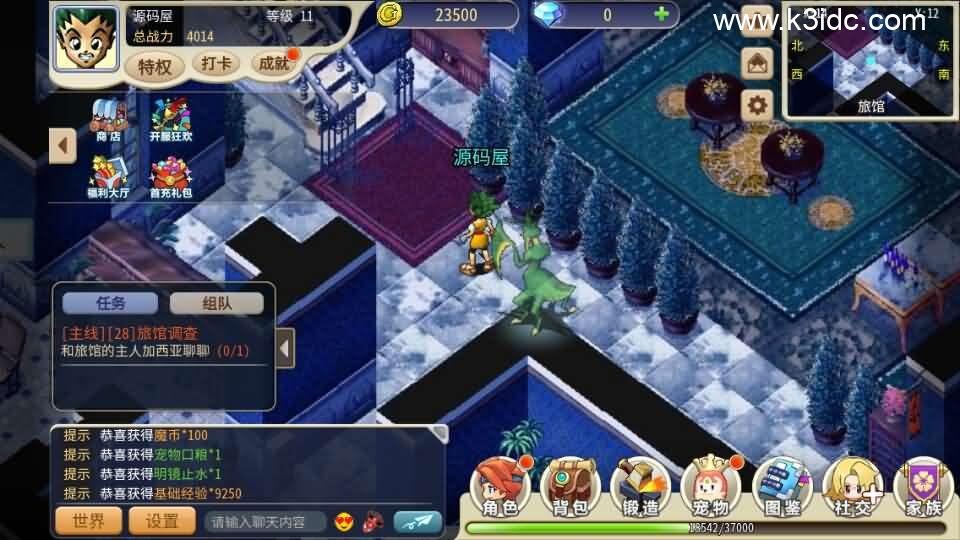Open the 福利大厅 welfare hall
The width and height of the screenshot is (960, 540).
coord(109,178)
